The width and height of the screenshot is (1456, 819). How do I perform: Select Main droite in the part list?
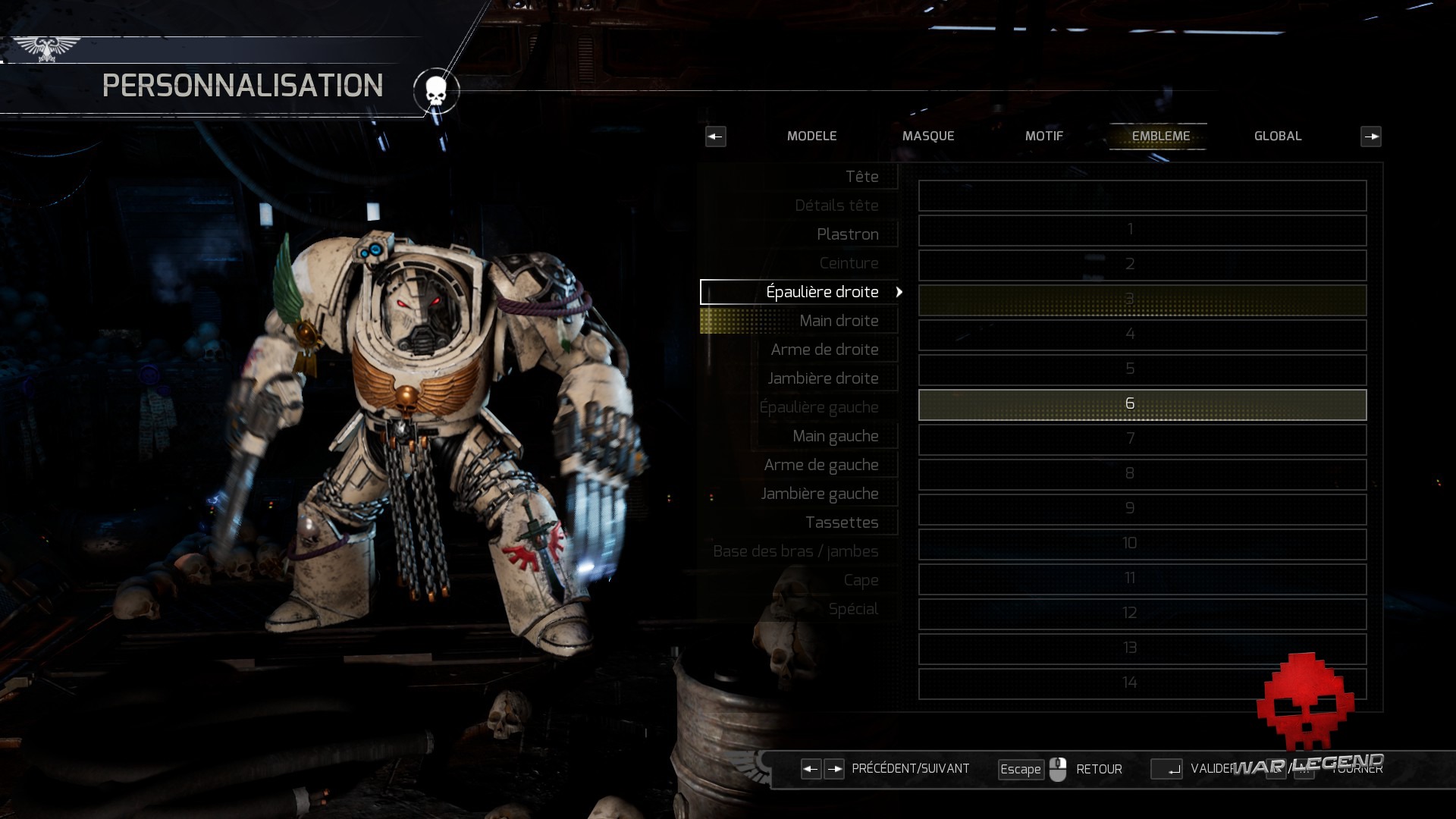tap(838, 321)
